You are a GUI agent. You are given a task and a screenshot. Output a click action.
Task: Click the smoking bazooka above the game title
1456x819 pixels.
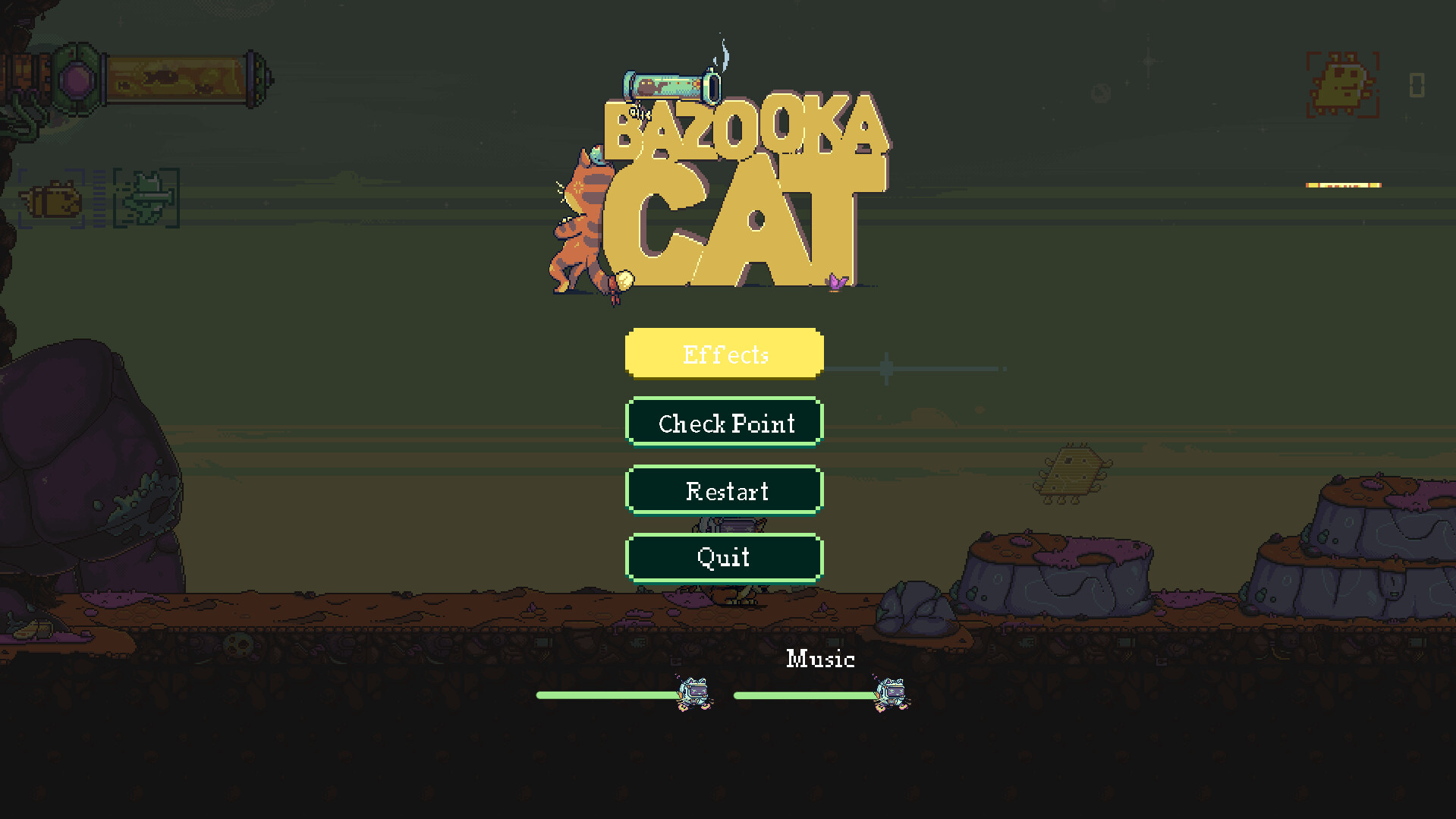(x=671, y=85)
